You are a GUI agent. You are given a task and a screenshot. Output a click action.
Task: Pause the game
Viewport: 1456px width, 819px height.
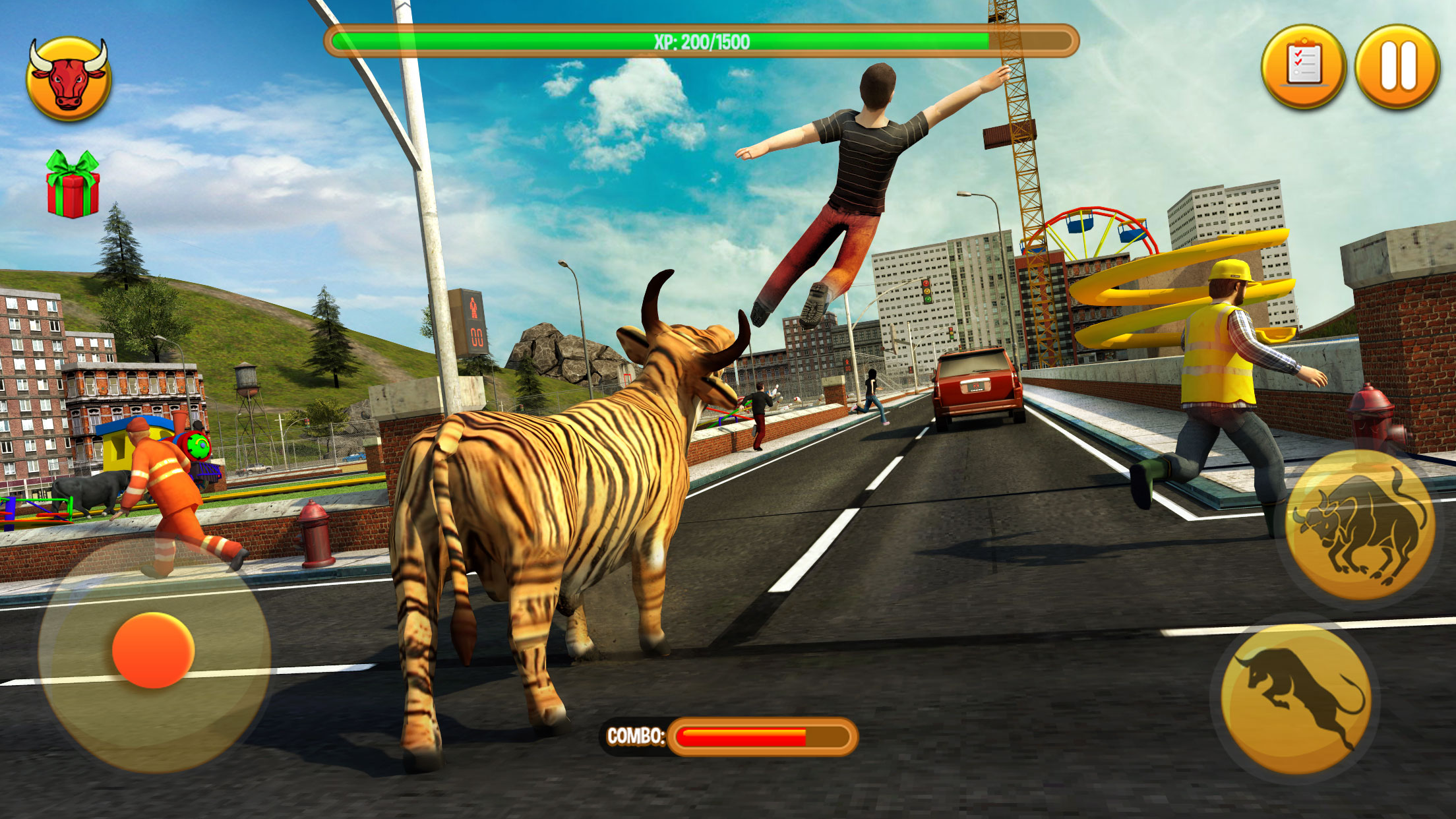[x=1397, y=67]
